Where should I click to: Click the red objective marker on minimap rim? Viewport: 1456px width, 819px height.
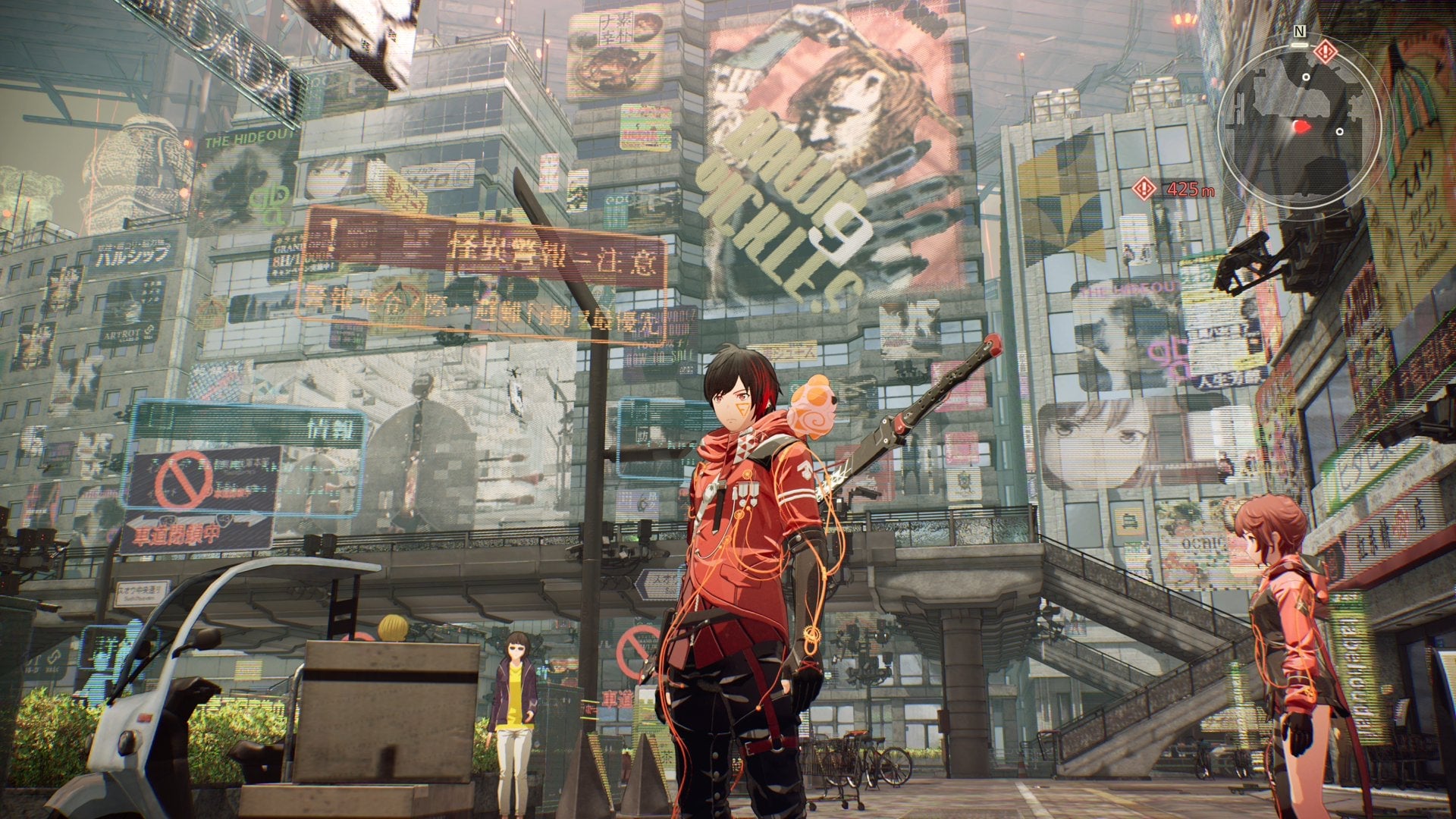[1325, 52]
